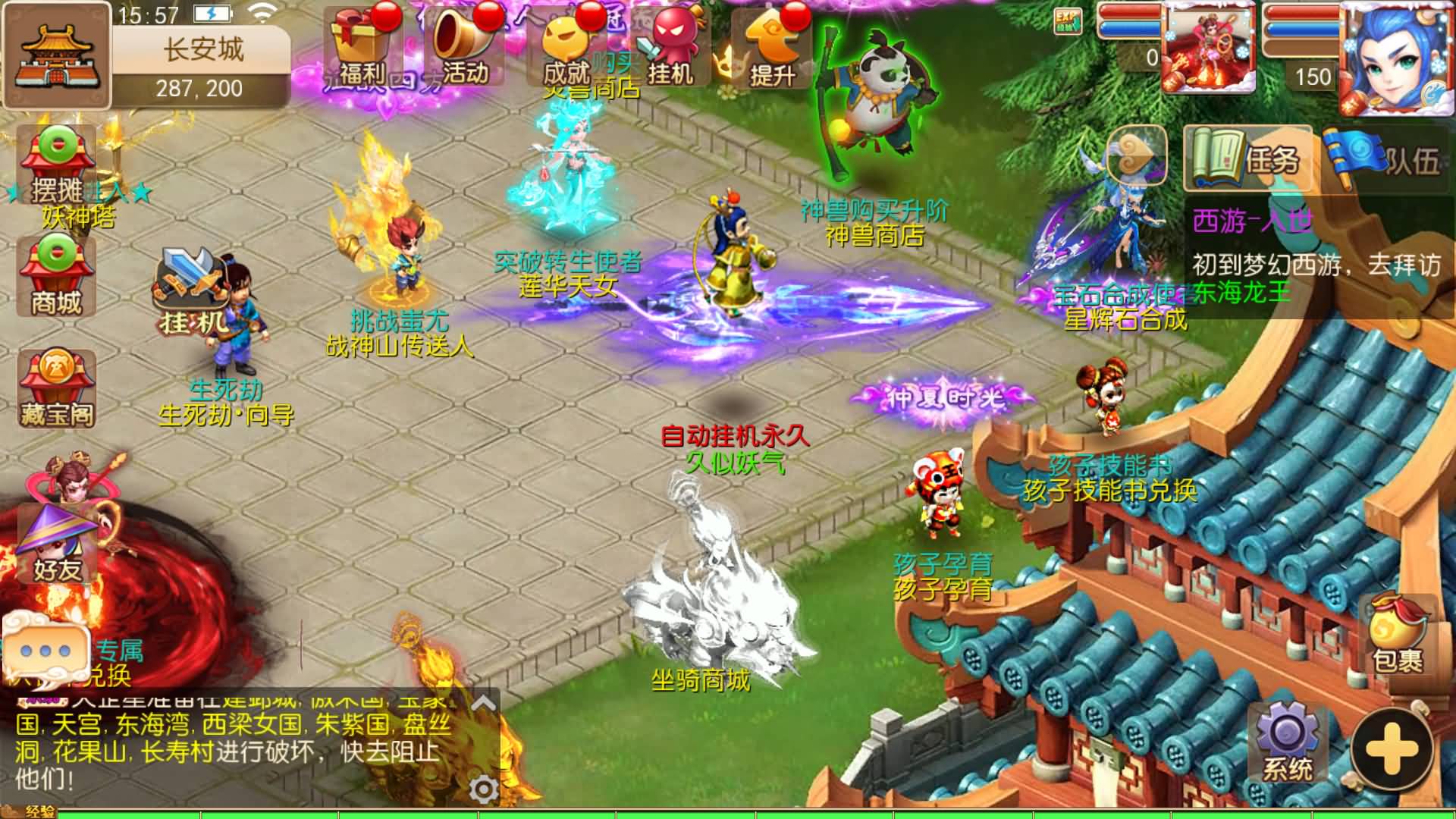Open the 活动 events horn icon
The width and height of the screenshot is (1456, 819).
click(x=464, y=45)
